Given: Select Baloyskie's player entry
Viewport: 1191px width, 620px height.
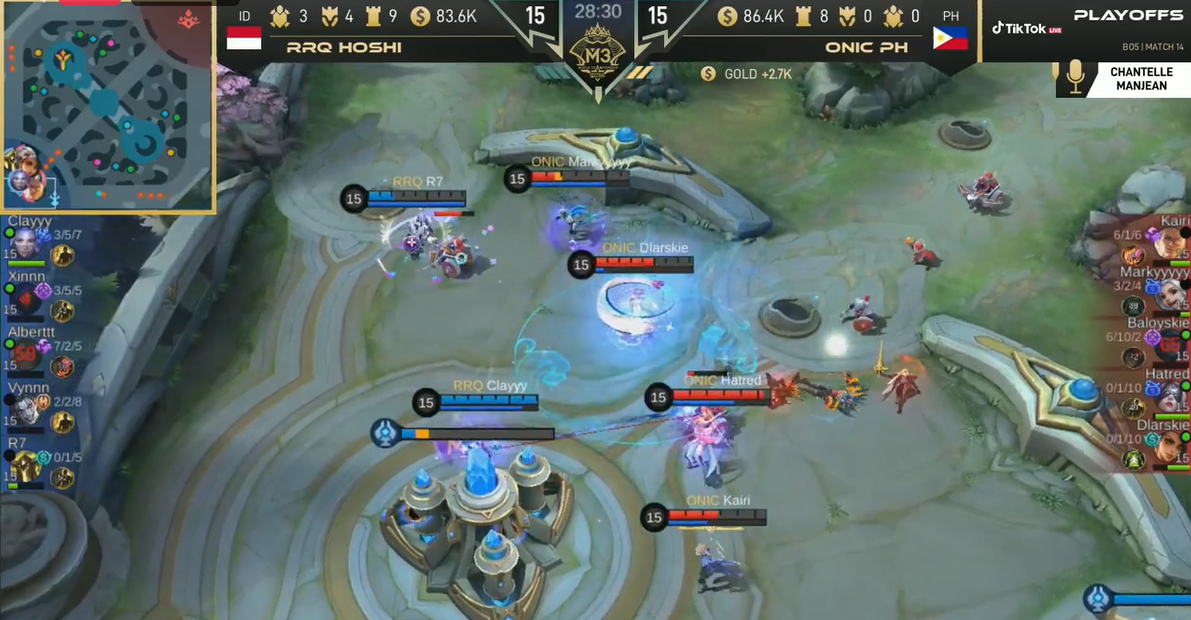Looking at the screenshot, I should pyautogui.click(x=1150, y=342).
